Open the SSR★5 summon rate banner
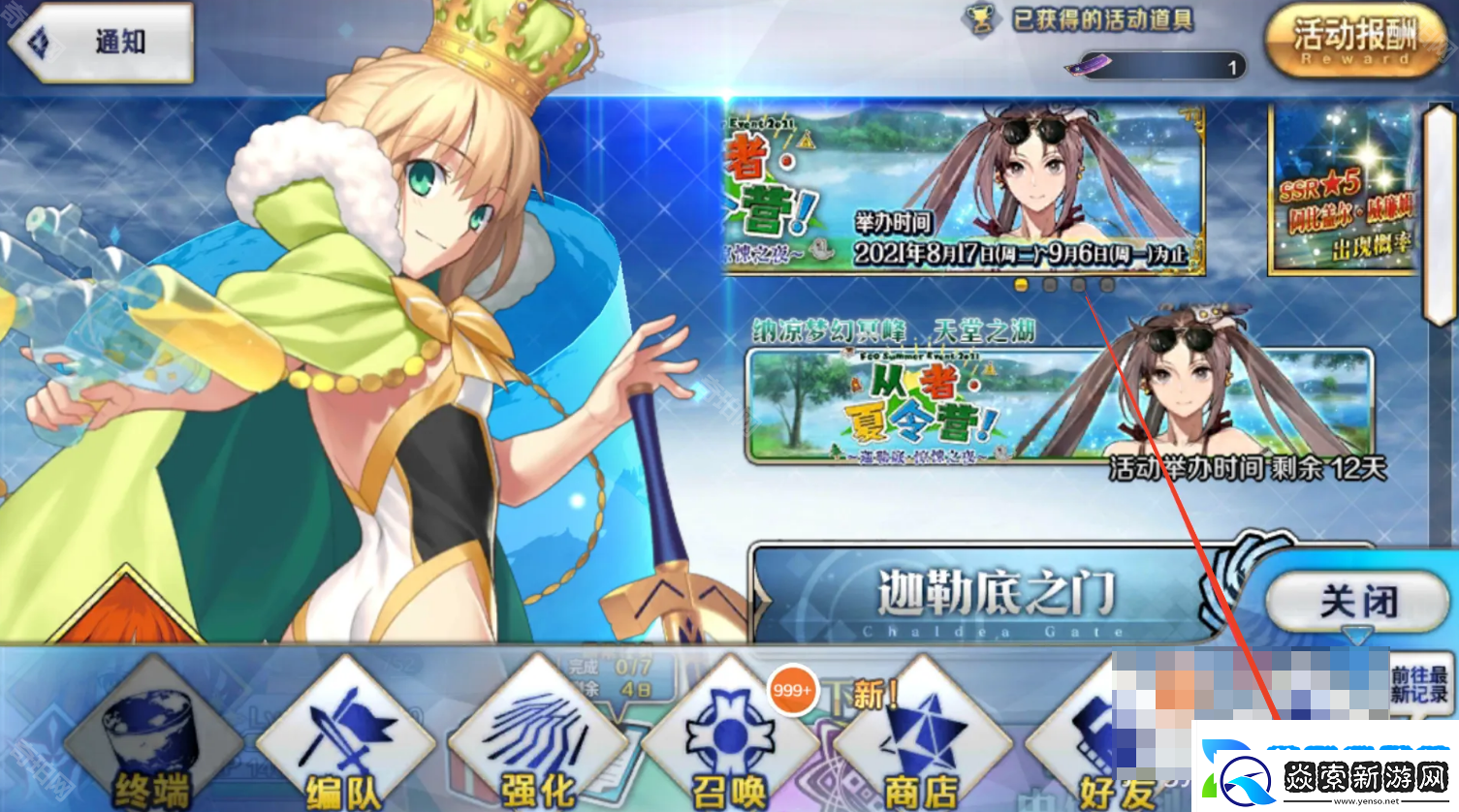 [x=1343, y=191]
